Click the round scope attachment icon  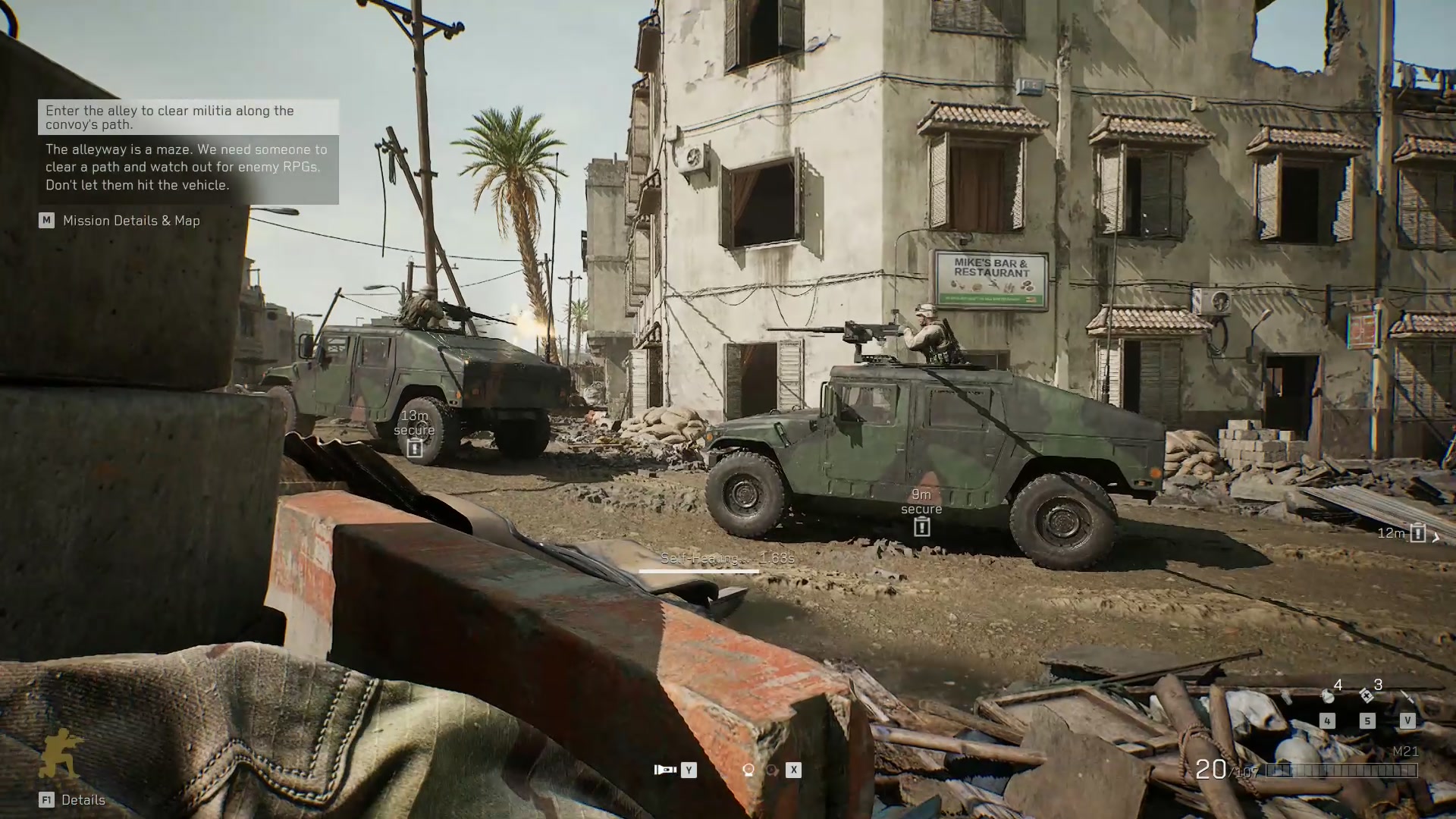tap(748, 770)
